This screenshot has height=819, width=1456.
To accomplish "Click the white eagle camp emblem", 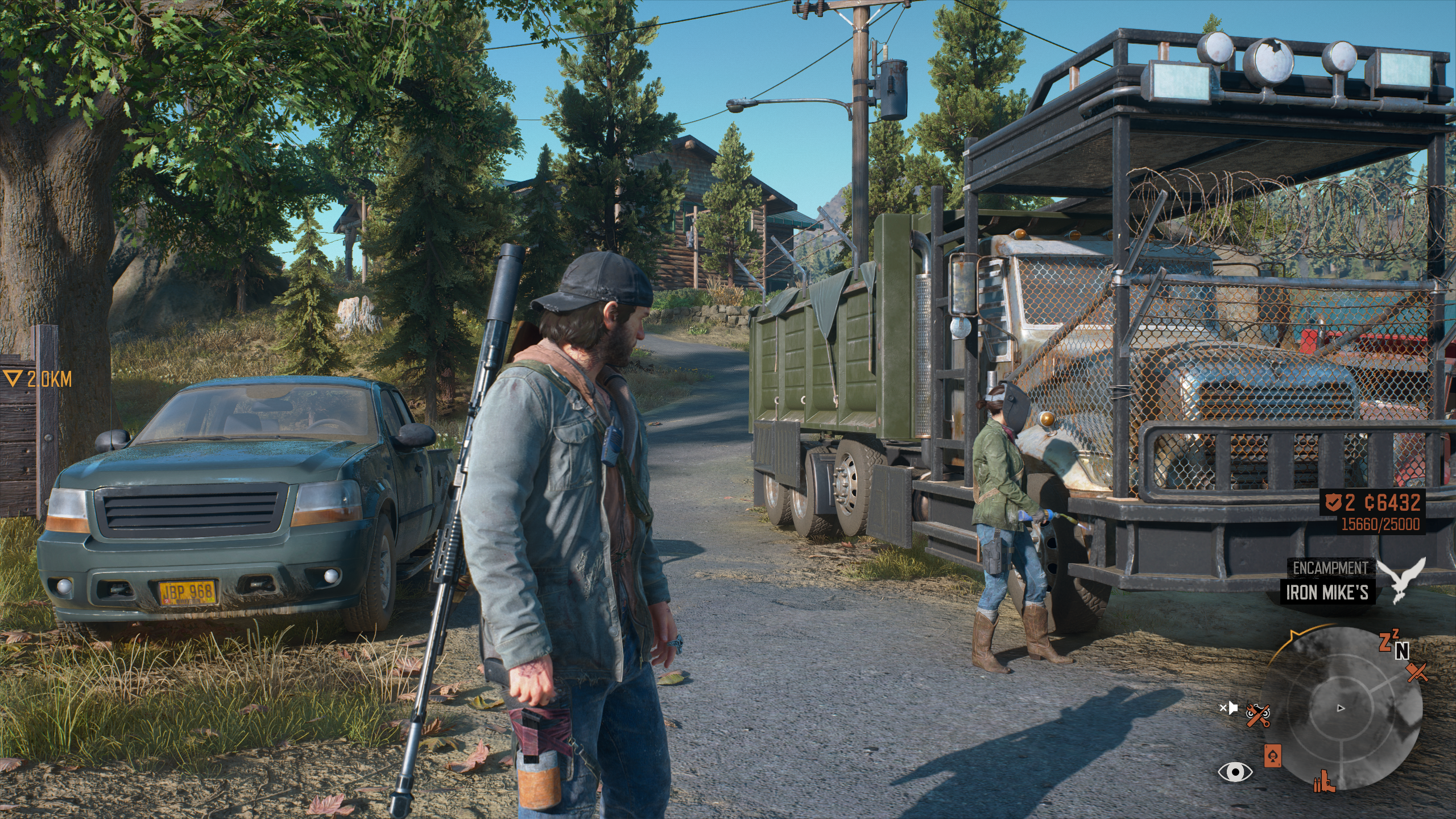I will (x=1407, y=580).
